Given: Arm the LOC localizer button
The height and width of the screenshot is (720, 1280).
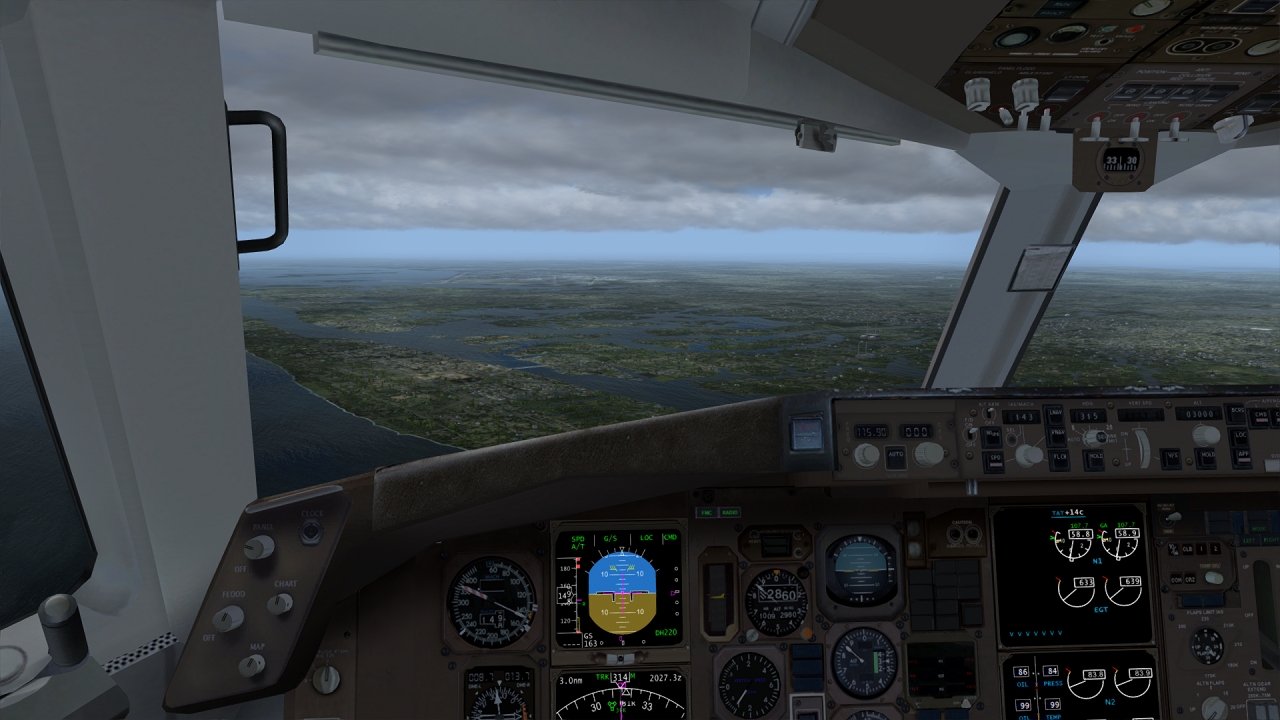Looking at the screenshot, I should 1240,436.
